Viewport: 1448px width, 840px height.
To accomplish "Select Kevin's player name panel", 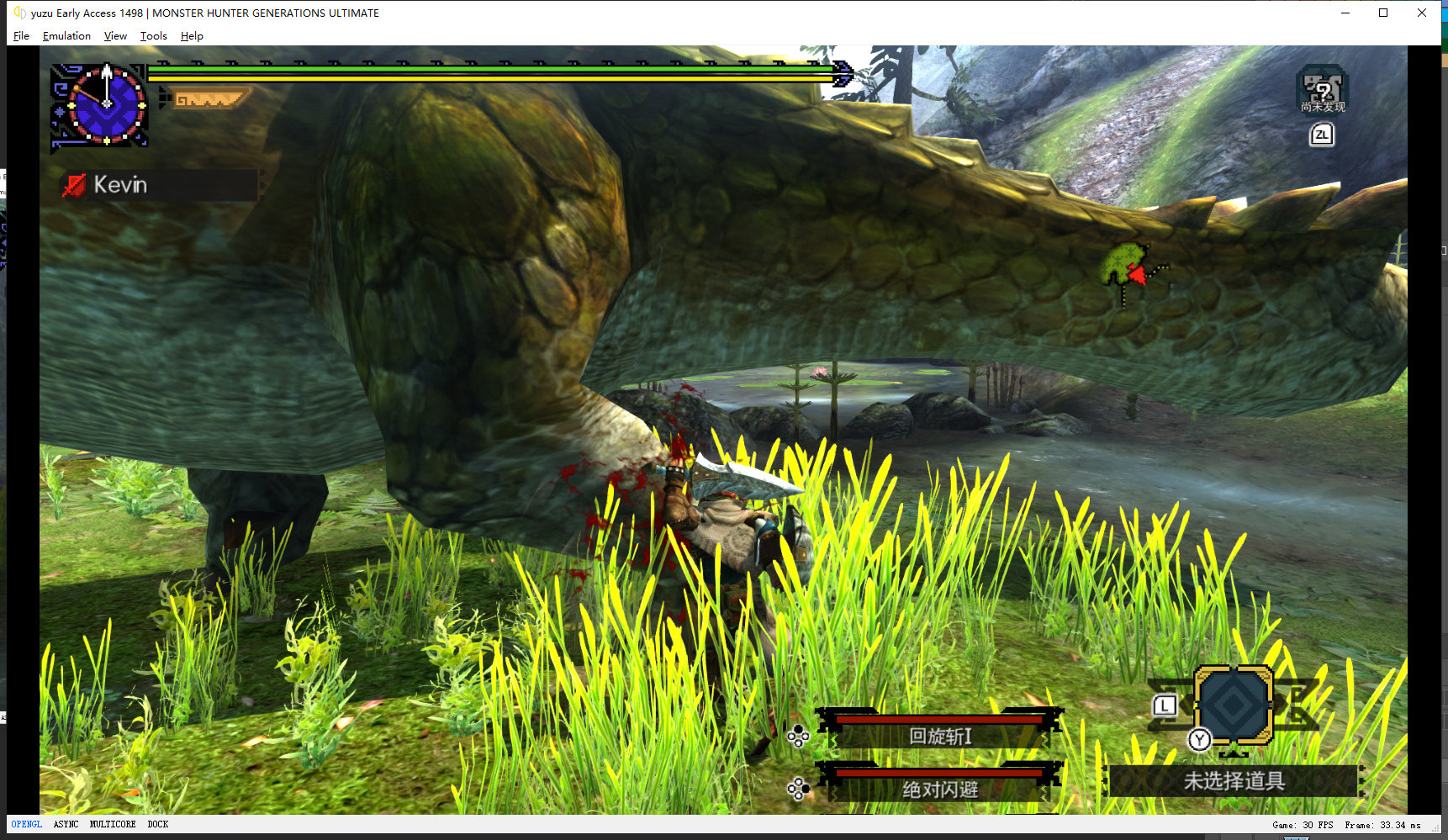I will pyautogui.click(x=160, y=185).
